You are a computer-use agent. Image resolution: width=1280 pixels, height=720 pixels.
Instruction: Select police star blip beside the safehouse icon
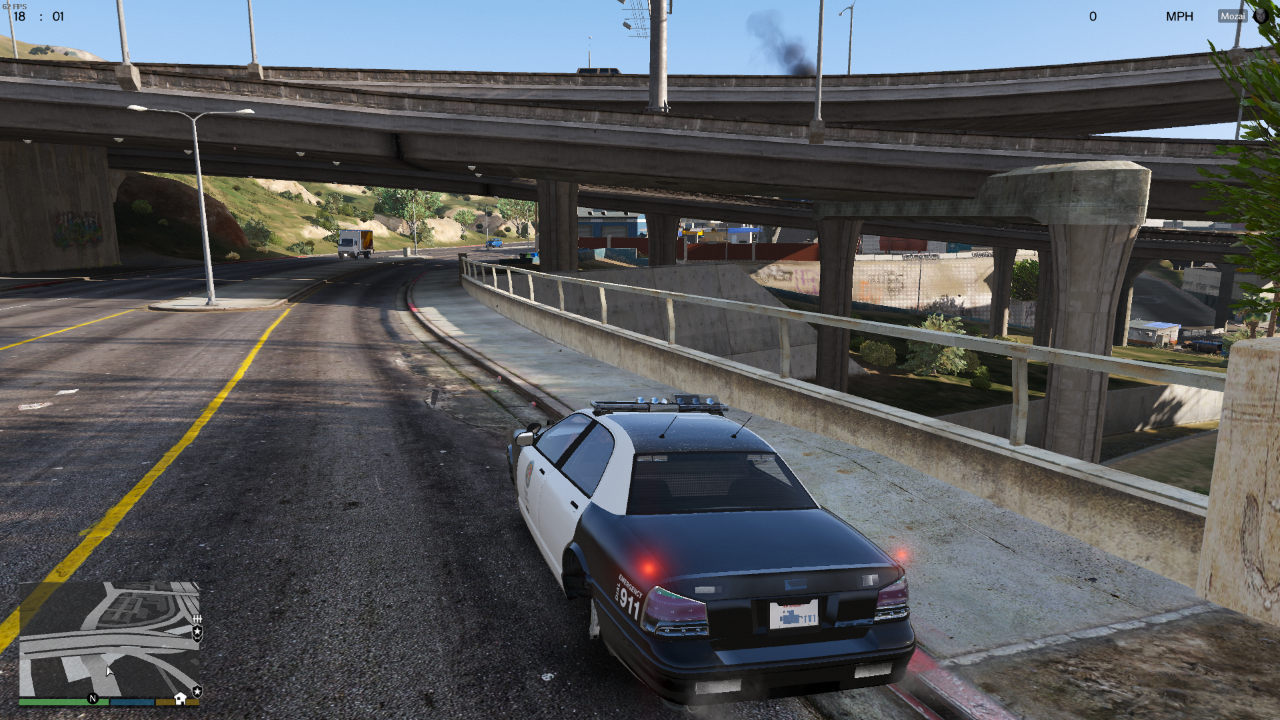[197, 691]
